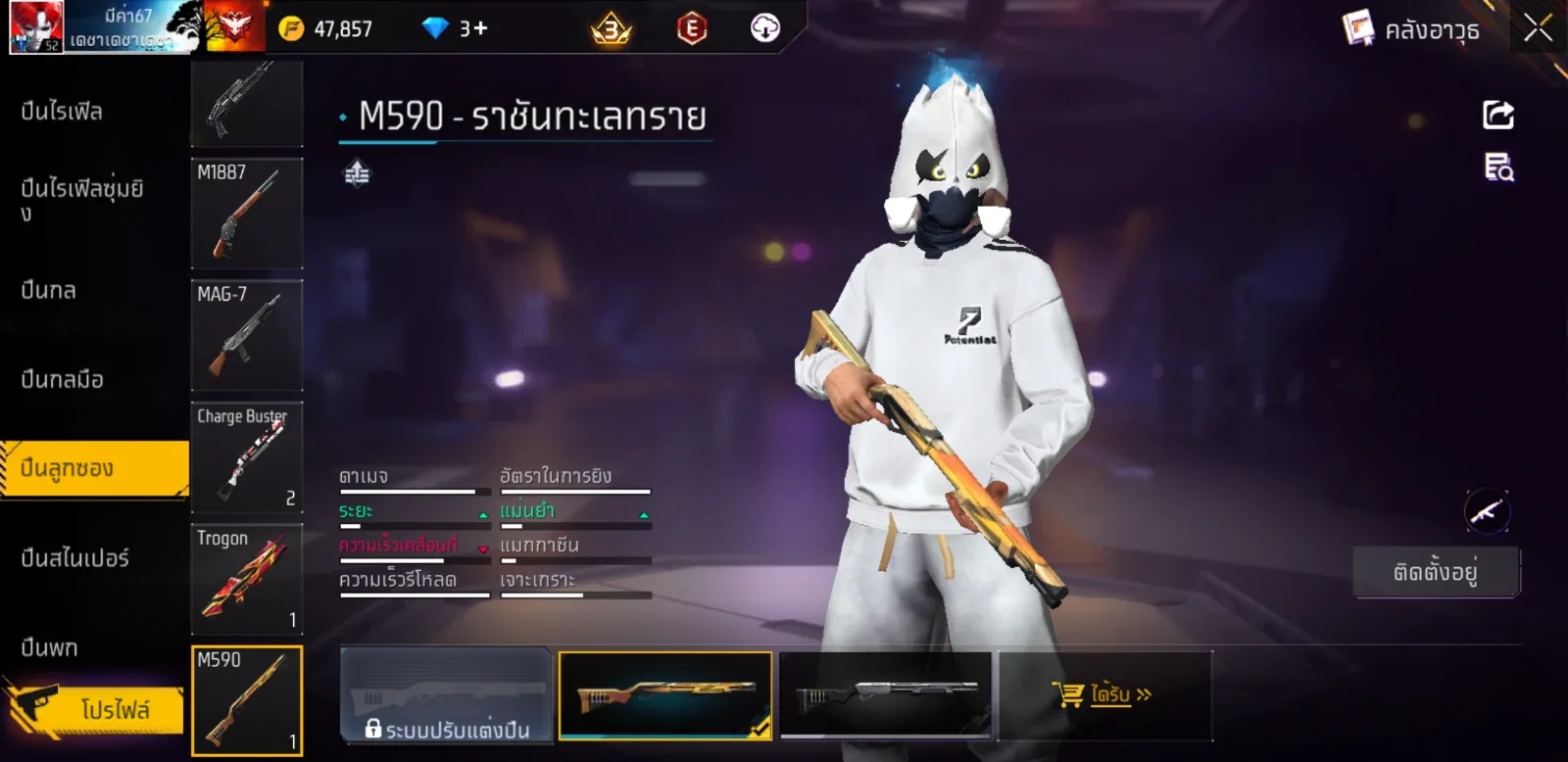Select the Charge Buster slot
The width and height of the screenshot is (1568, 762).
pyautogui.click(x=247, y=457)
